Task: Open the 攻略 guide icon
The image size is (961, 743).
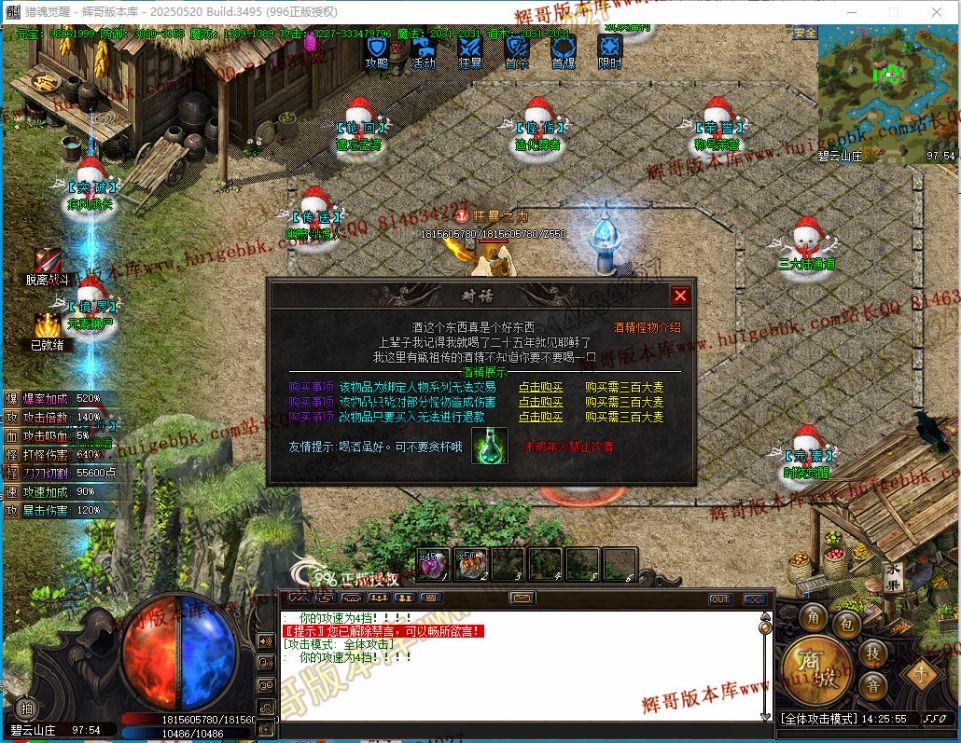Action: tap(376, 49)
